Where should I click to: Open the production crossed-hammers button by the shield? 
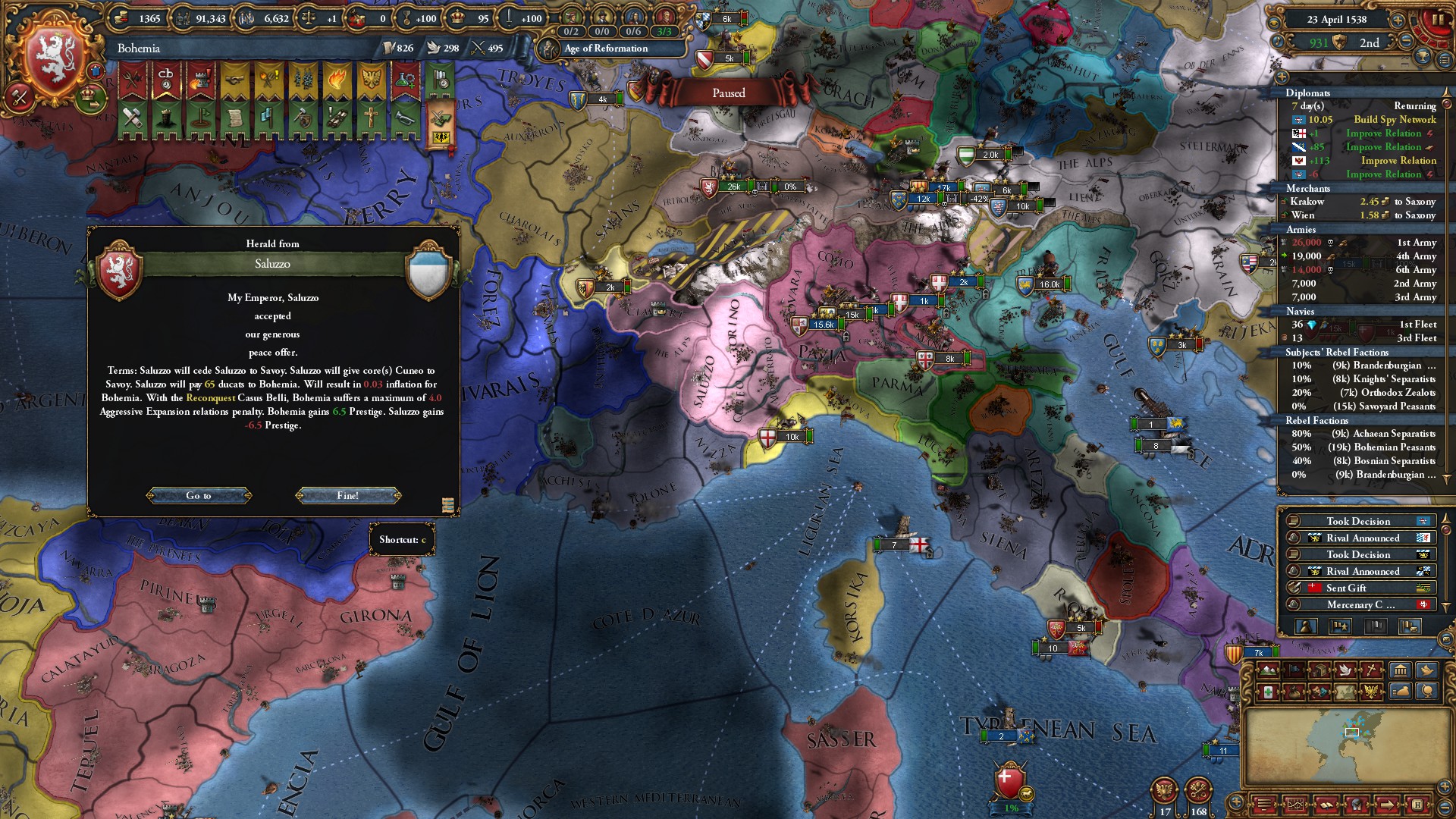[20, 97]
